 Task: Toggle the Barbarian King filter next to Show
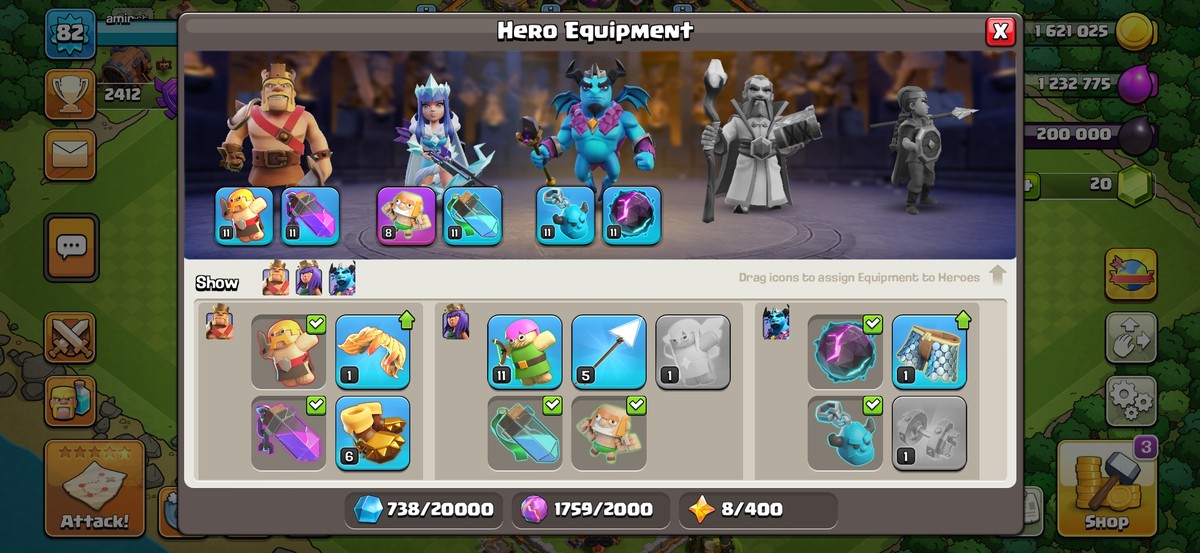pos(276,281)
